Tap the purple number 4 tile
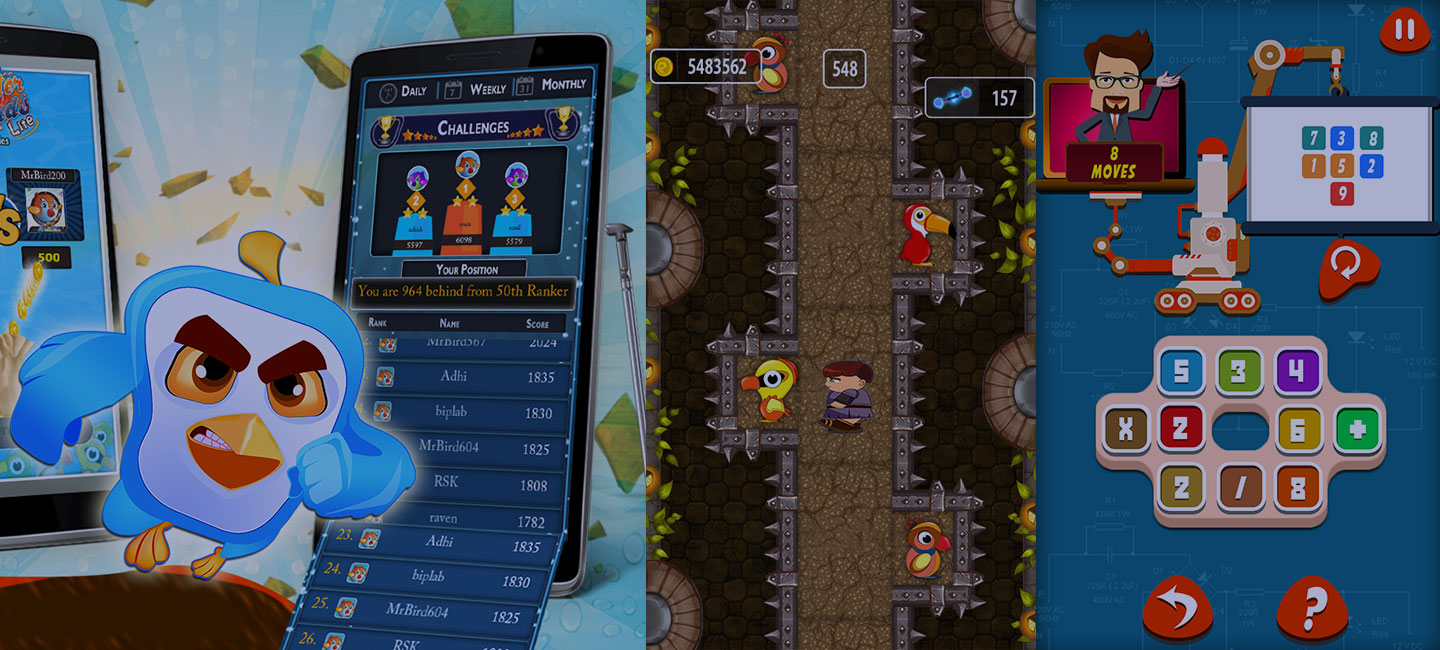 coord(1298,372)
